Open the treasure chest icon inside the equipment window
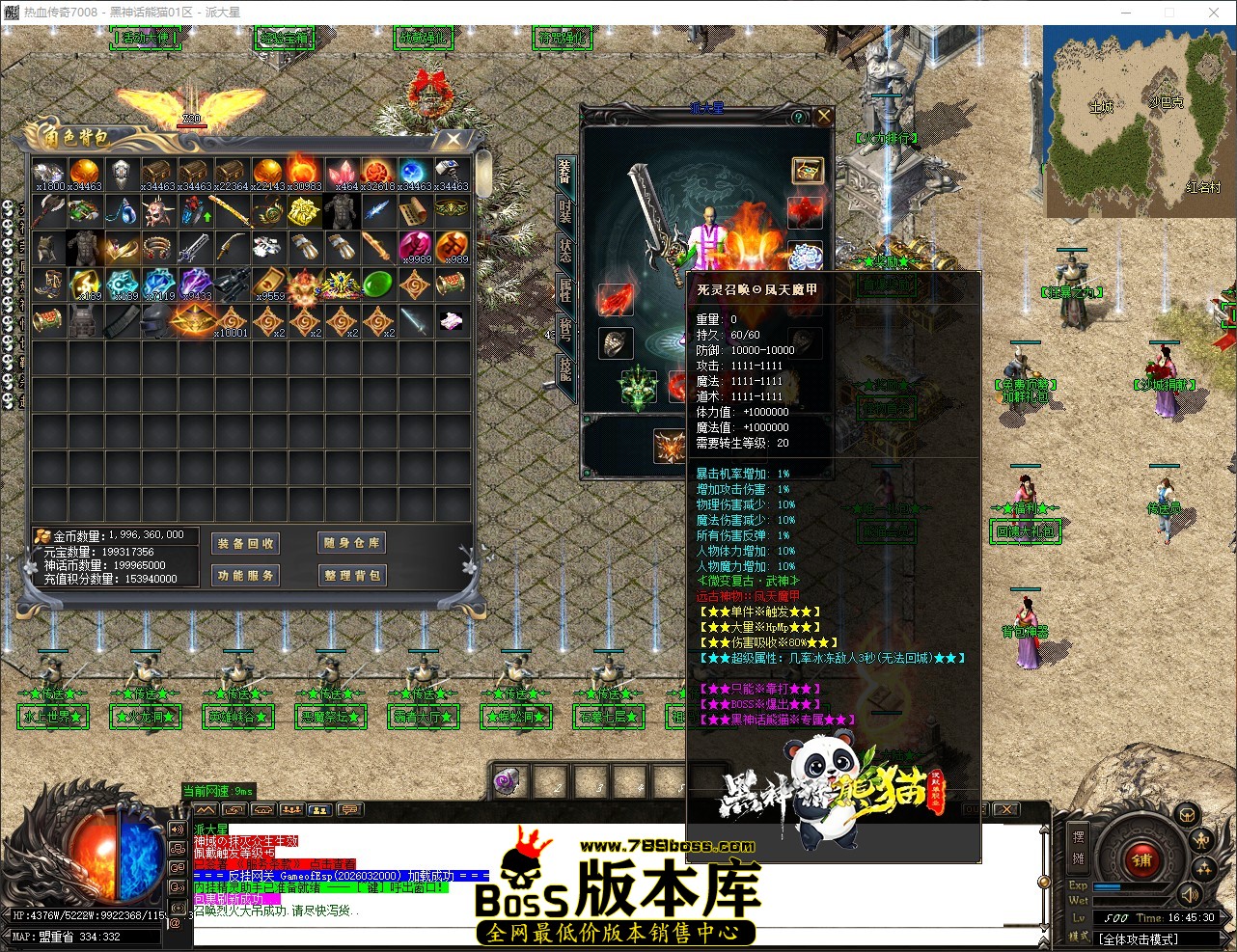The image size is (1237, 952). pos(807,172)
